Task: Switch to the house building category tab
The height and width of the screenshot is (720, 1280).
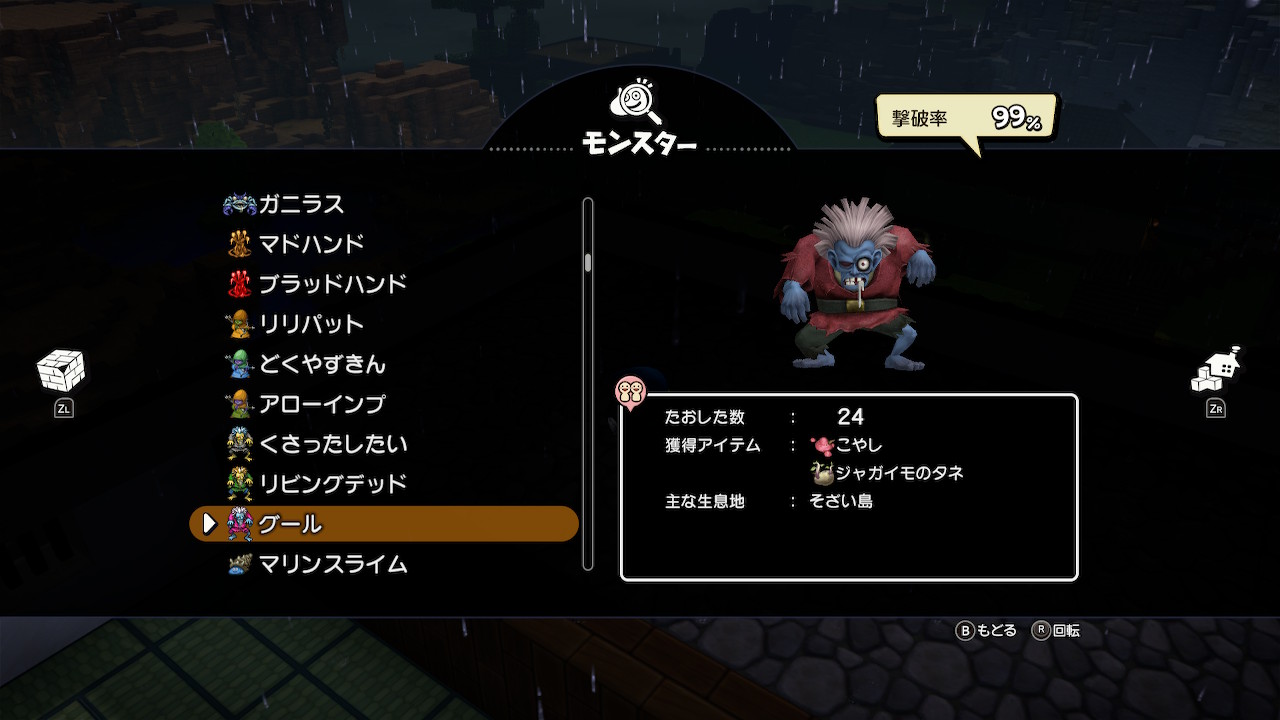Action: click(1215, 372)
